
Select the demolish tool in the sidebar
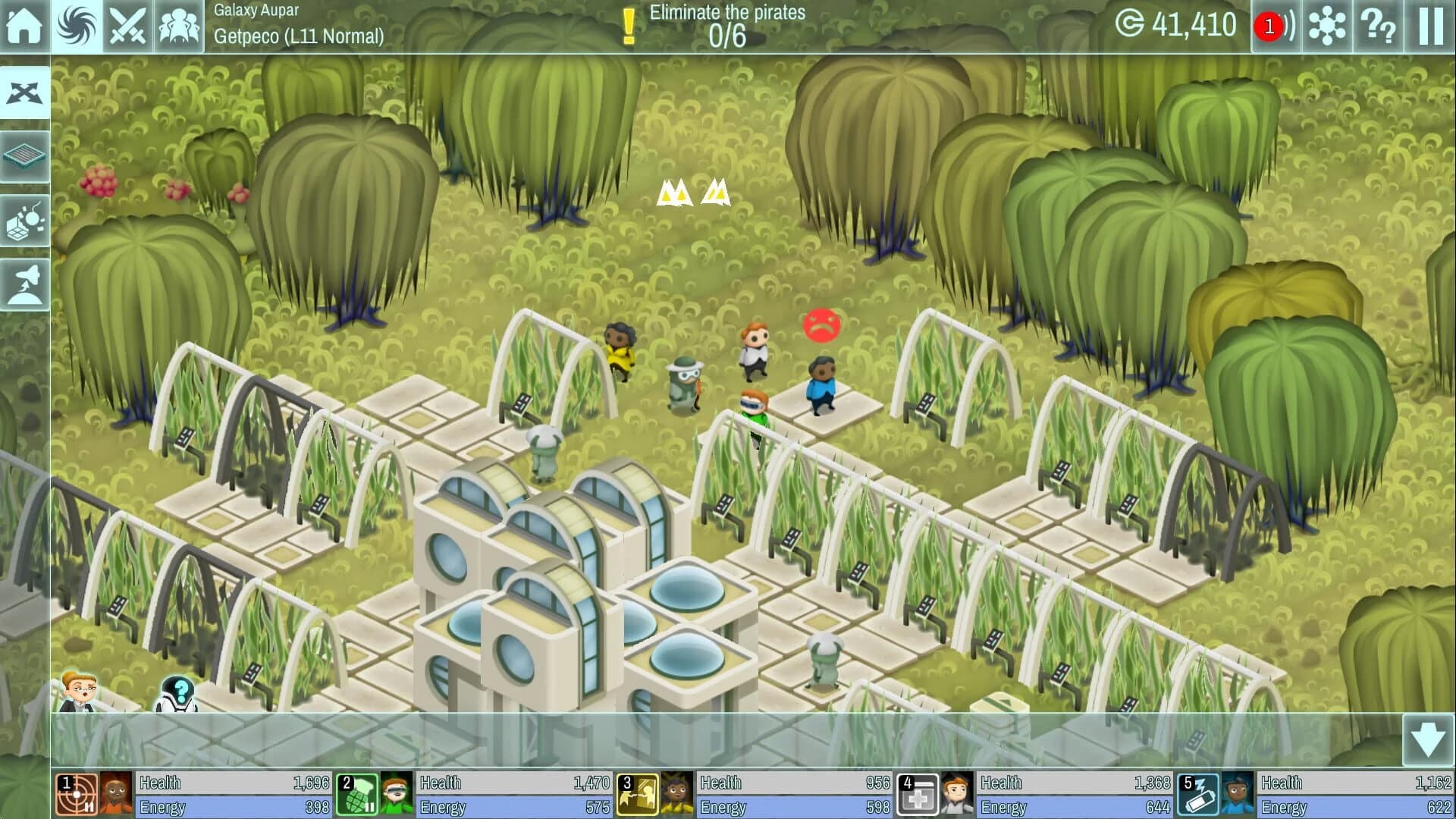pos(26,220)
